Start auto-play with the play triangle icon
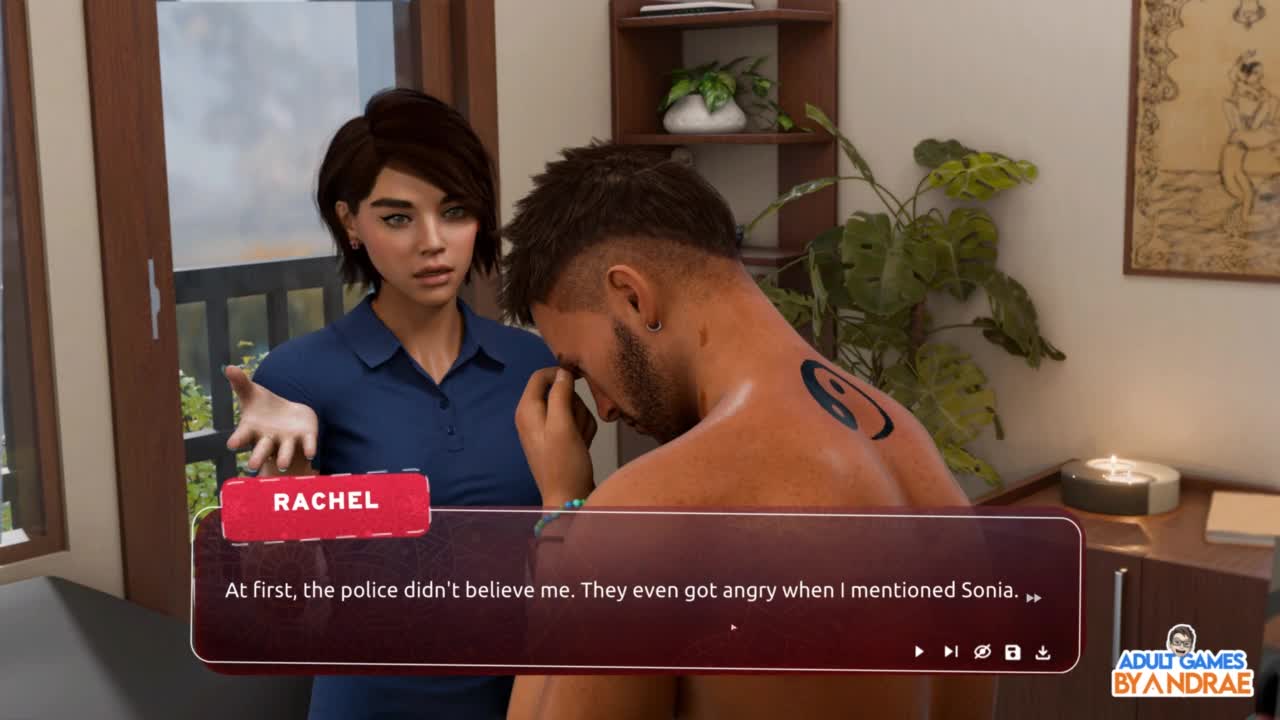Viewport: 1280px width, 720px height. point(919,652)
